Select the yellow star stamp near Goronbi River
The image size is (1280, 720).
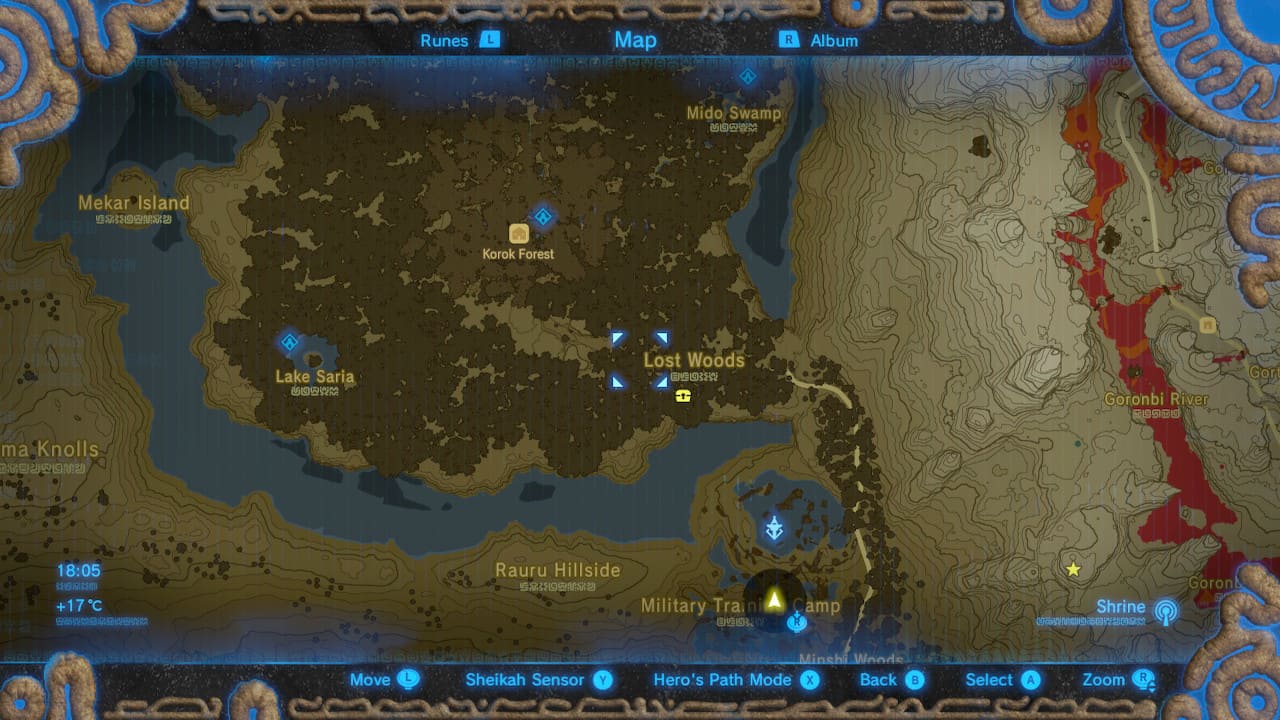(x=1073, y=570)
